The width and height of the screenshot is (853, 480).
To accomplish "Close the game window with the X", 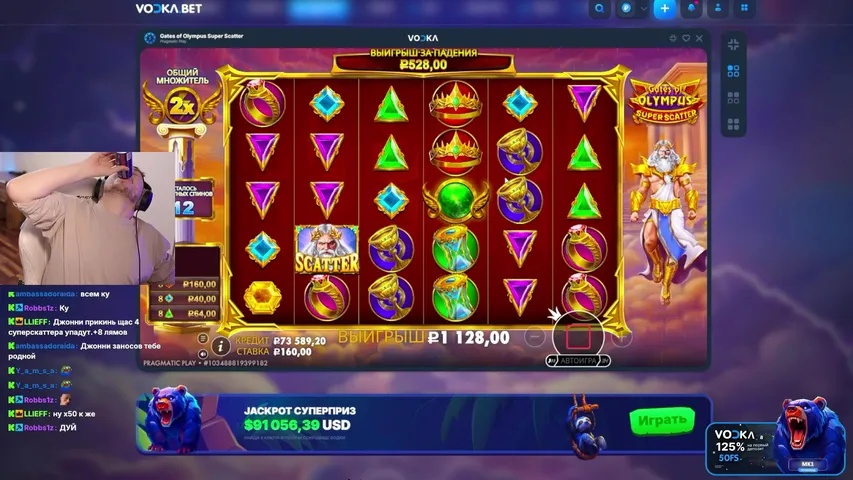I will 699,39.
